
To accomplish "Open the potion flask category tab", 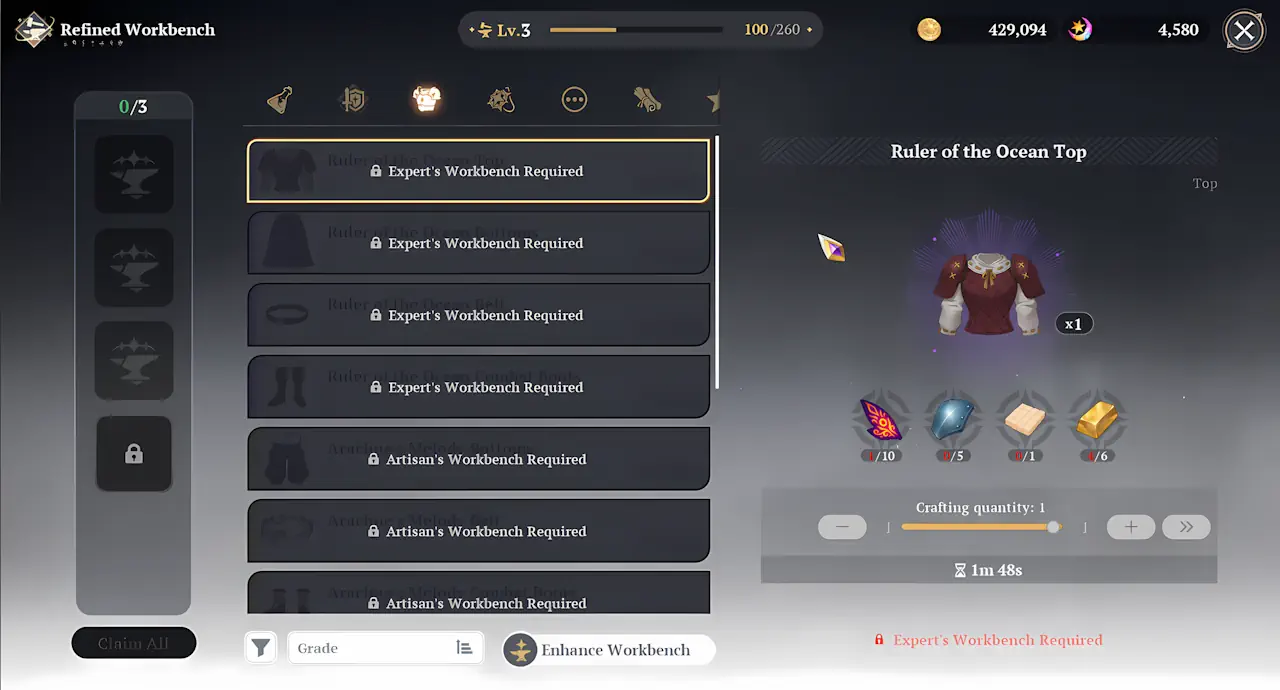I will coord(280,100).
